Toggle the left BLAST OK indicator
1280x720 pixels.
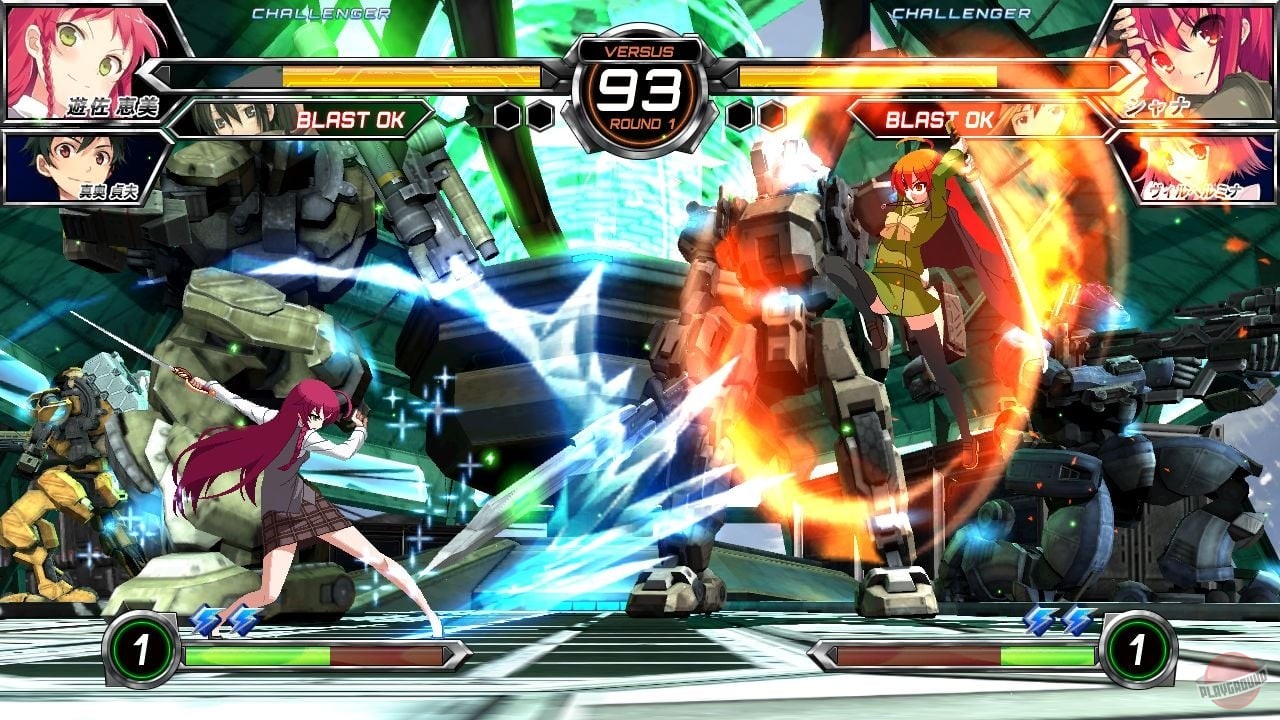click(x=350, y=119)
